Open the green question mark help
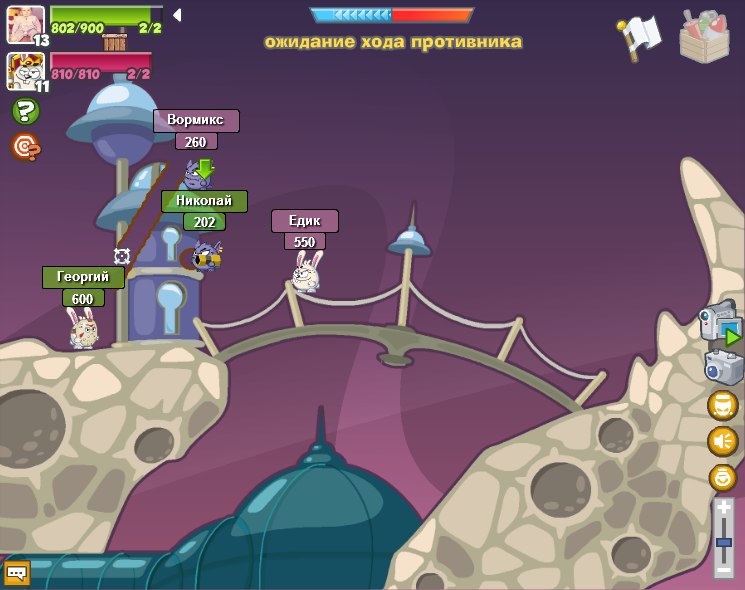Image resolution: width=745 pixels, height=590 pixels. pos(25,111)
